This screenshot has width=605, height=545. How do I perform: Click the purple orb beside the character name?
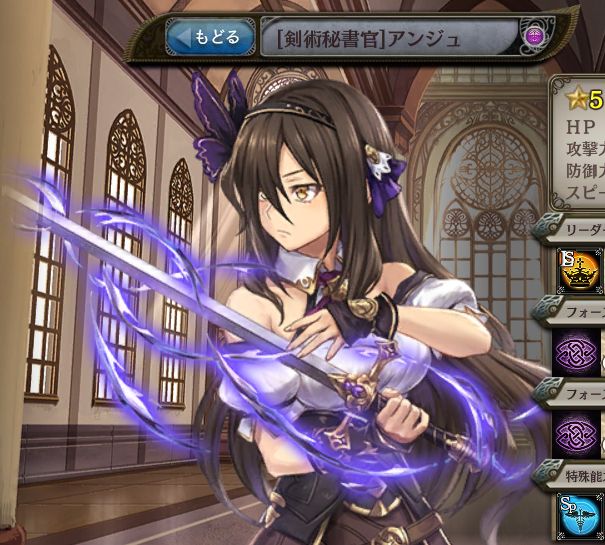(x=535, y=38)
